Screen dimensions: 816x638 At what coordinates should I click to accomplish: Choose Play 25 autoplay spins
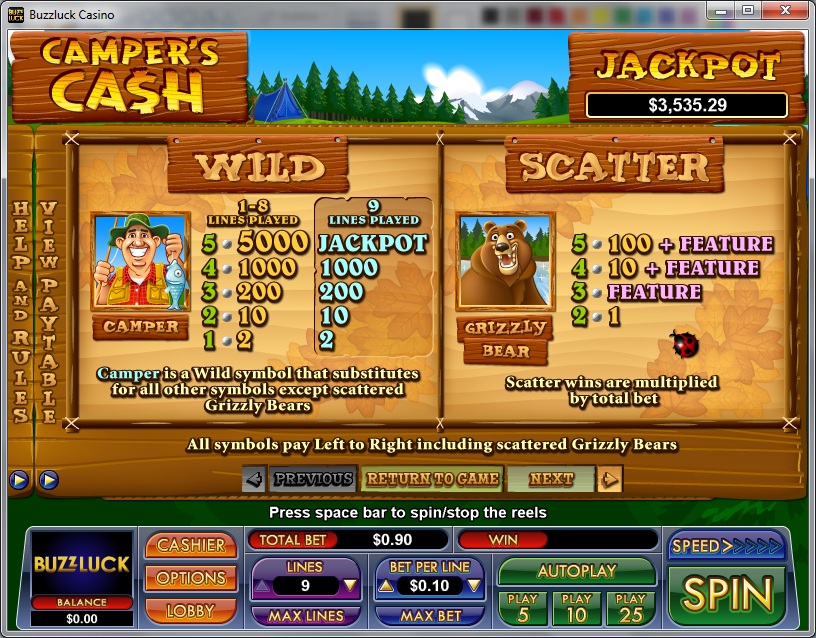point(630,606)
